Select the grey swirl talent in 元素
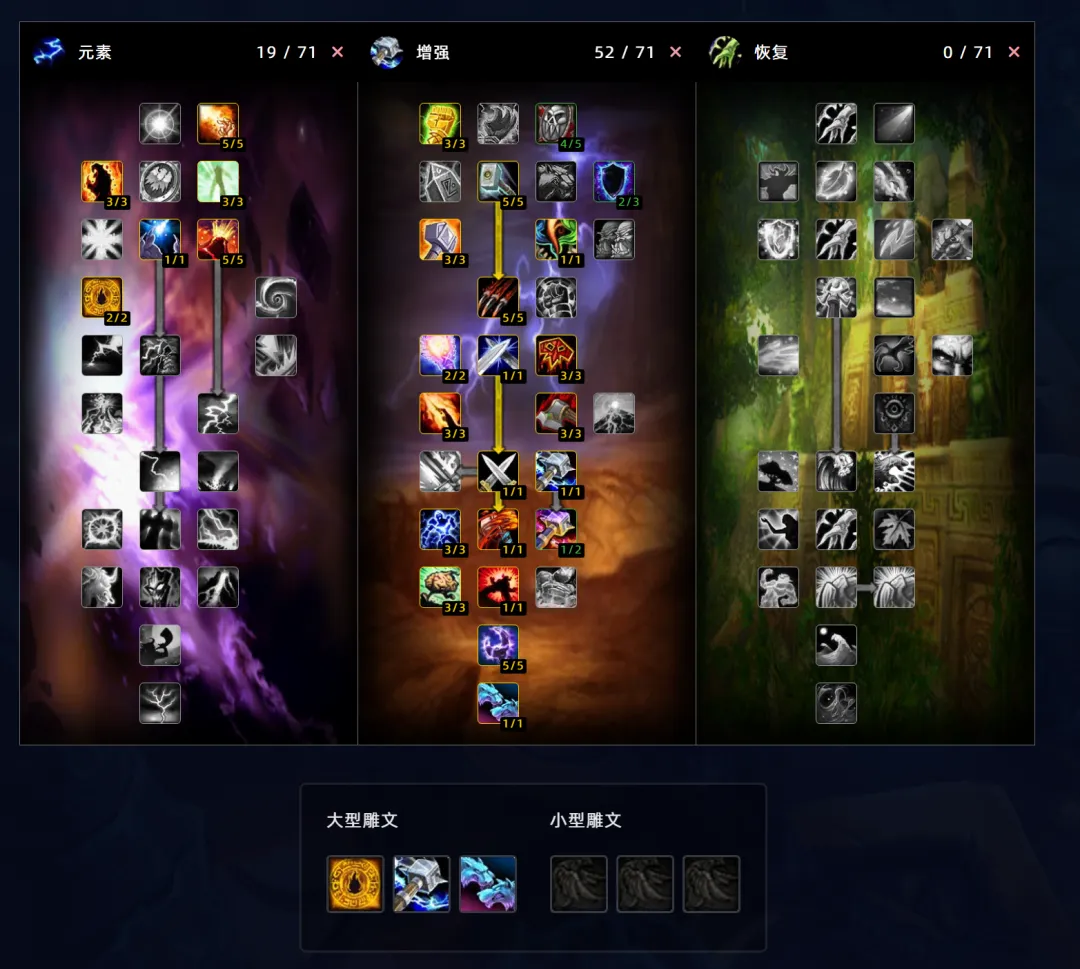This screenshot has height=969, width=1080. pyautogui.click(x=276, y=297)
